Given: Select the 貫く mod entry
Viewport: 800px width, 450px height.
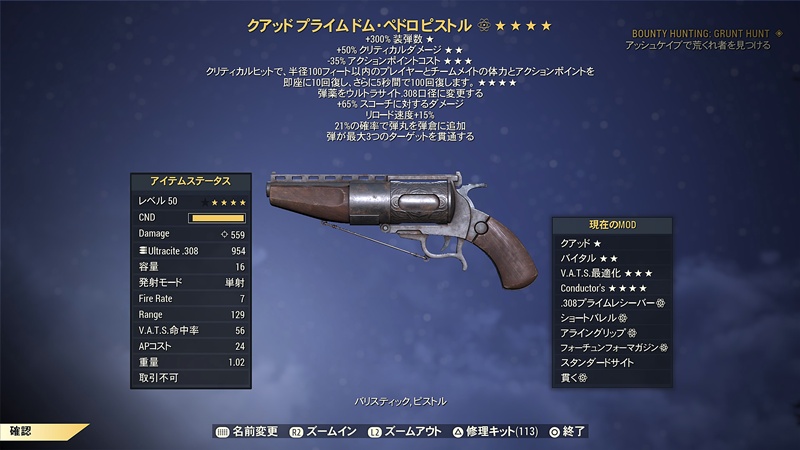Looking at the screenshot, I should (576, 378).
